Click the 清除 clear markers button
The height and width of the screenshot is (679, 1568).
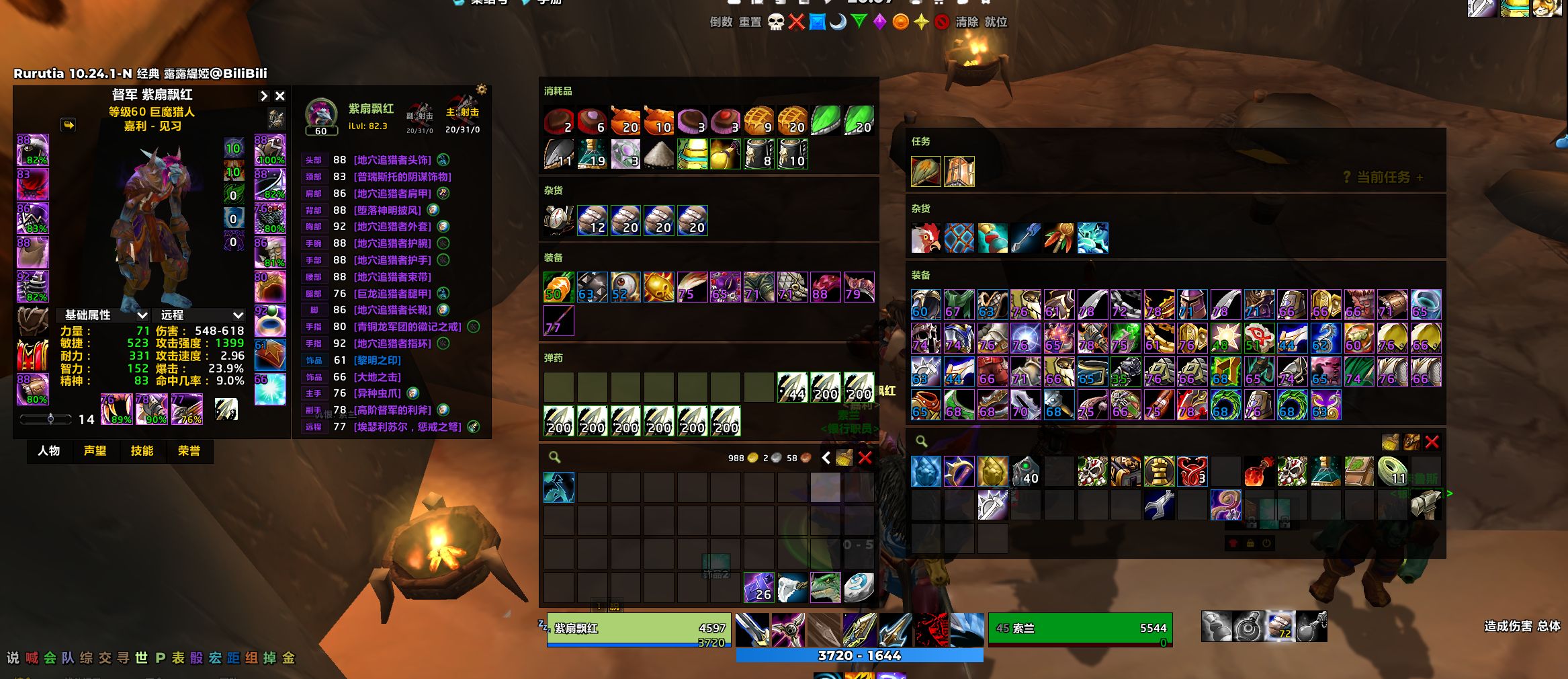(x=967, y=22)
